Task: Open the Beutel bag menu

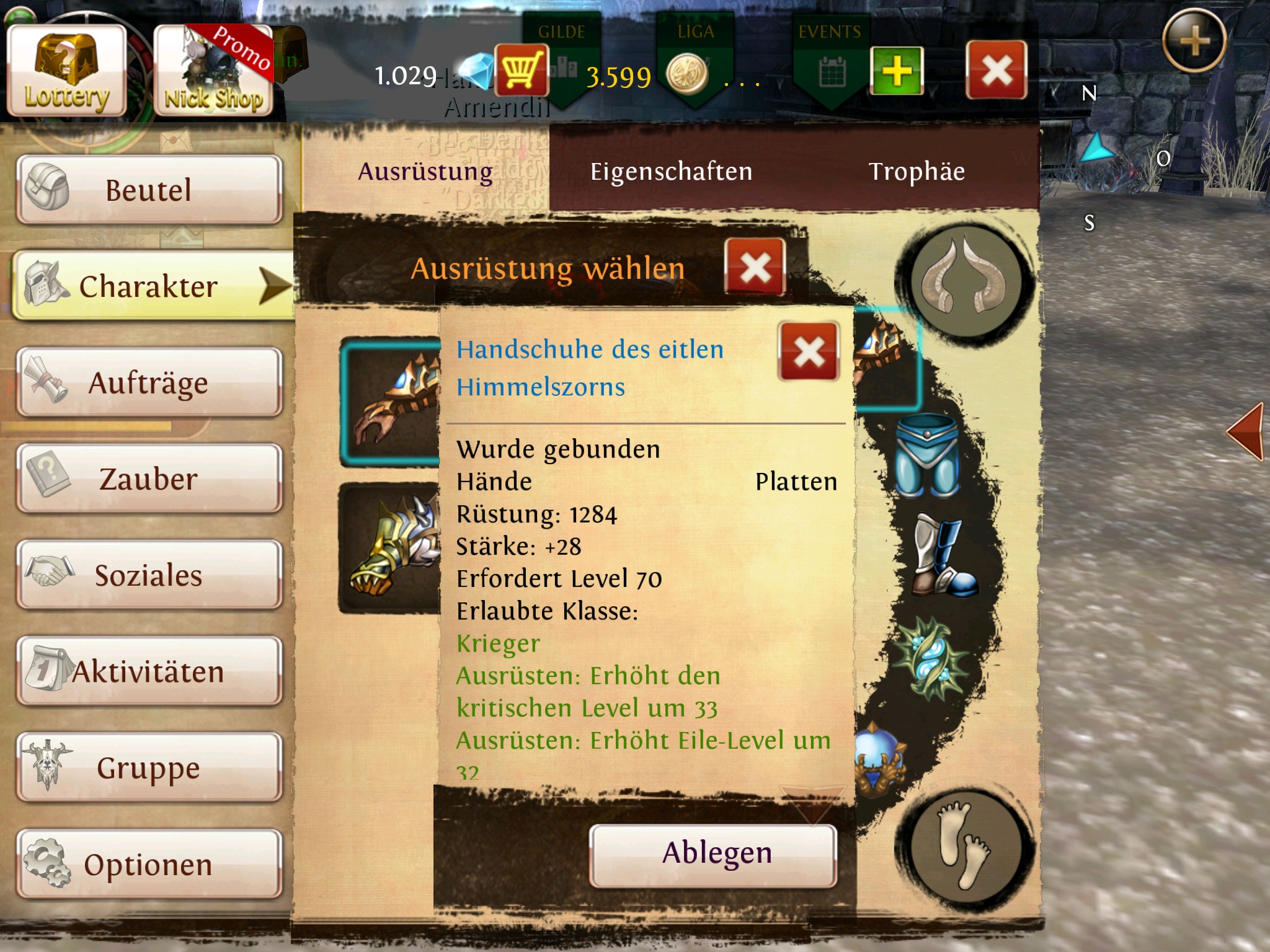Action: coord(149,190)
